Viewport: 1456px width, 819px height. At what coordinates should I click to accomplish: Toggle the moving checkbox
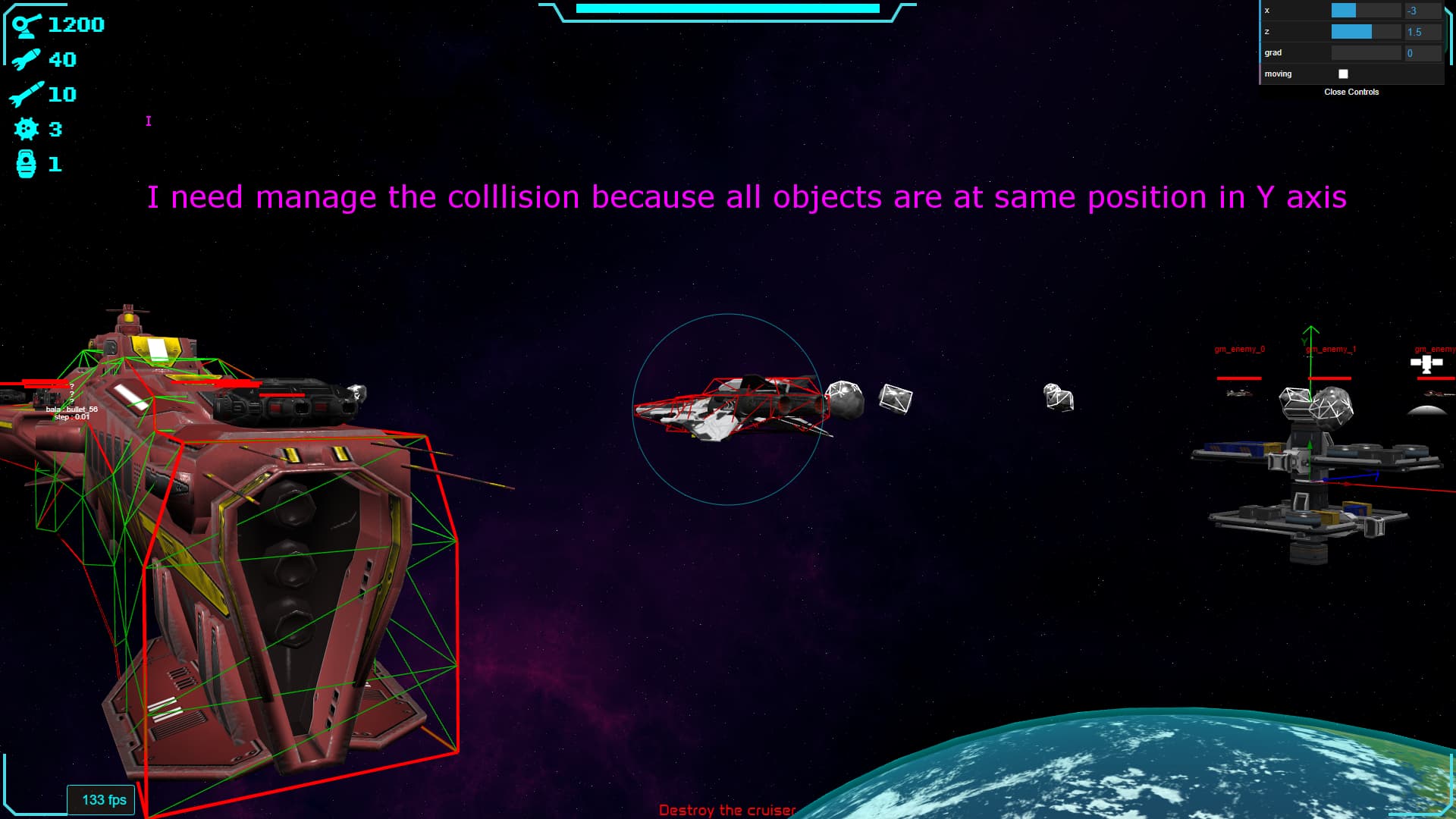pyautogui.click(x=1343, y=74)
